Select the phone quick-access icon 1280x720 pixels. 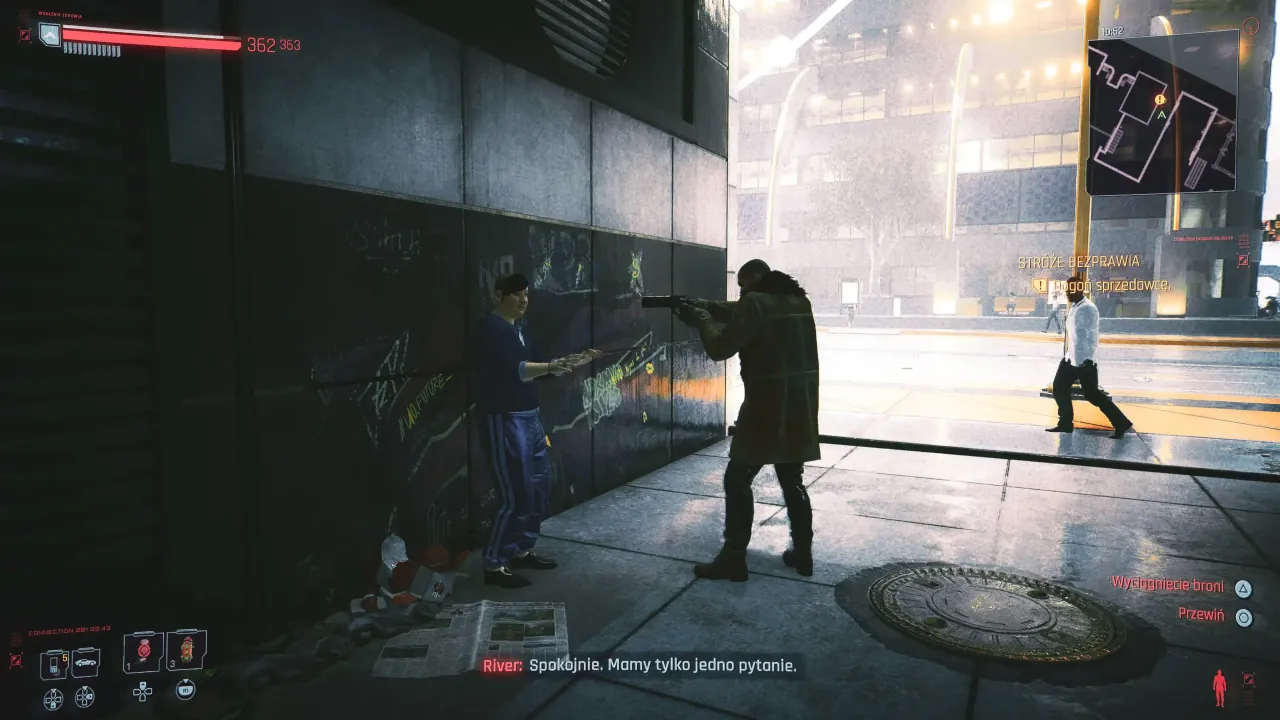(54, 662)
